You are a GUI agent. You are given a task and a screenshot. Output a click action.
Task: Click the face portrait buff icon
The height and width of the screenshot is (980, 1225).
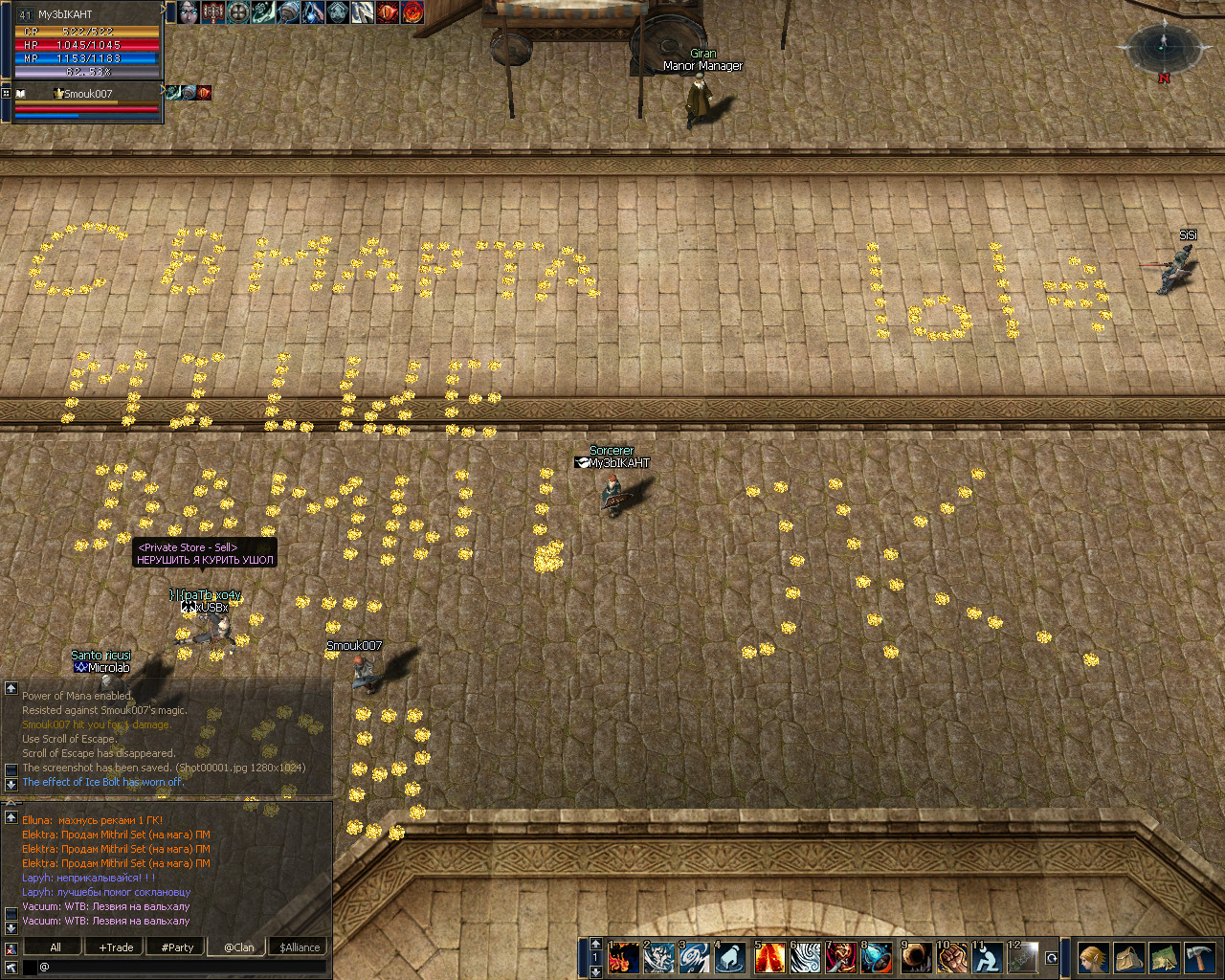[x=189, y=12]
